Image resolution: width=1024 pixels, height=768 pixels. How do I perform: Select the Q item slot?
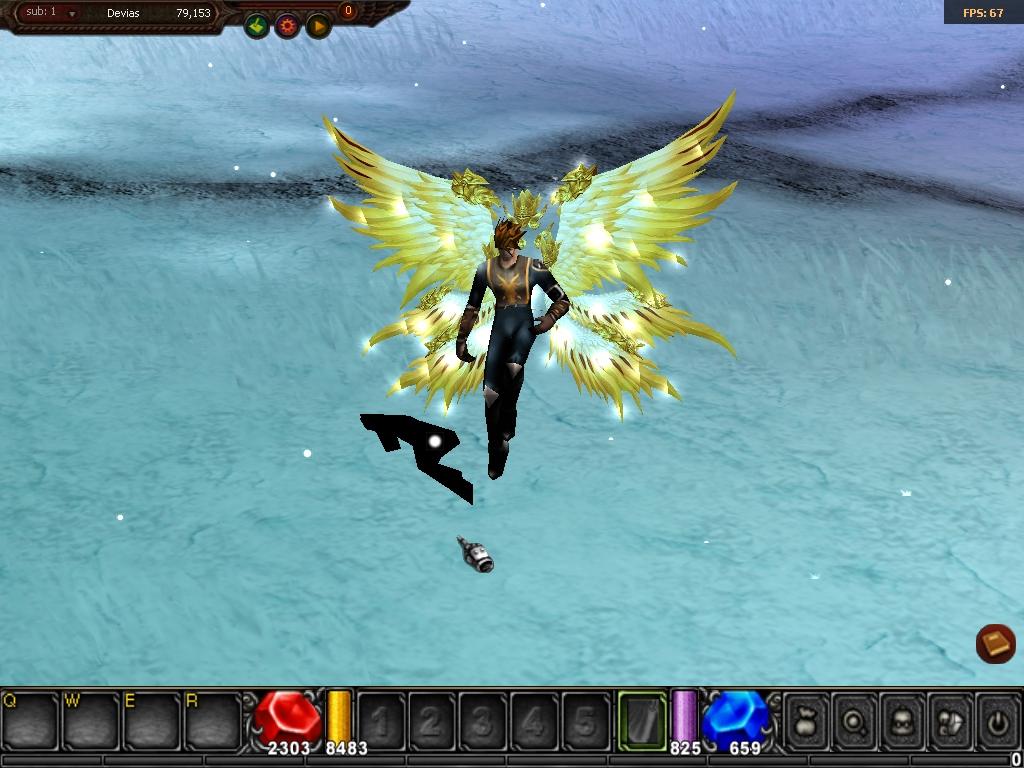click(x=30, y=720)
